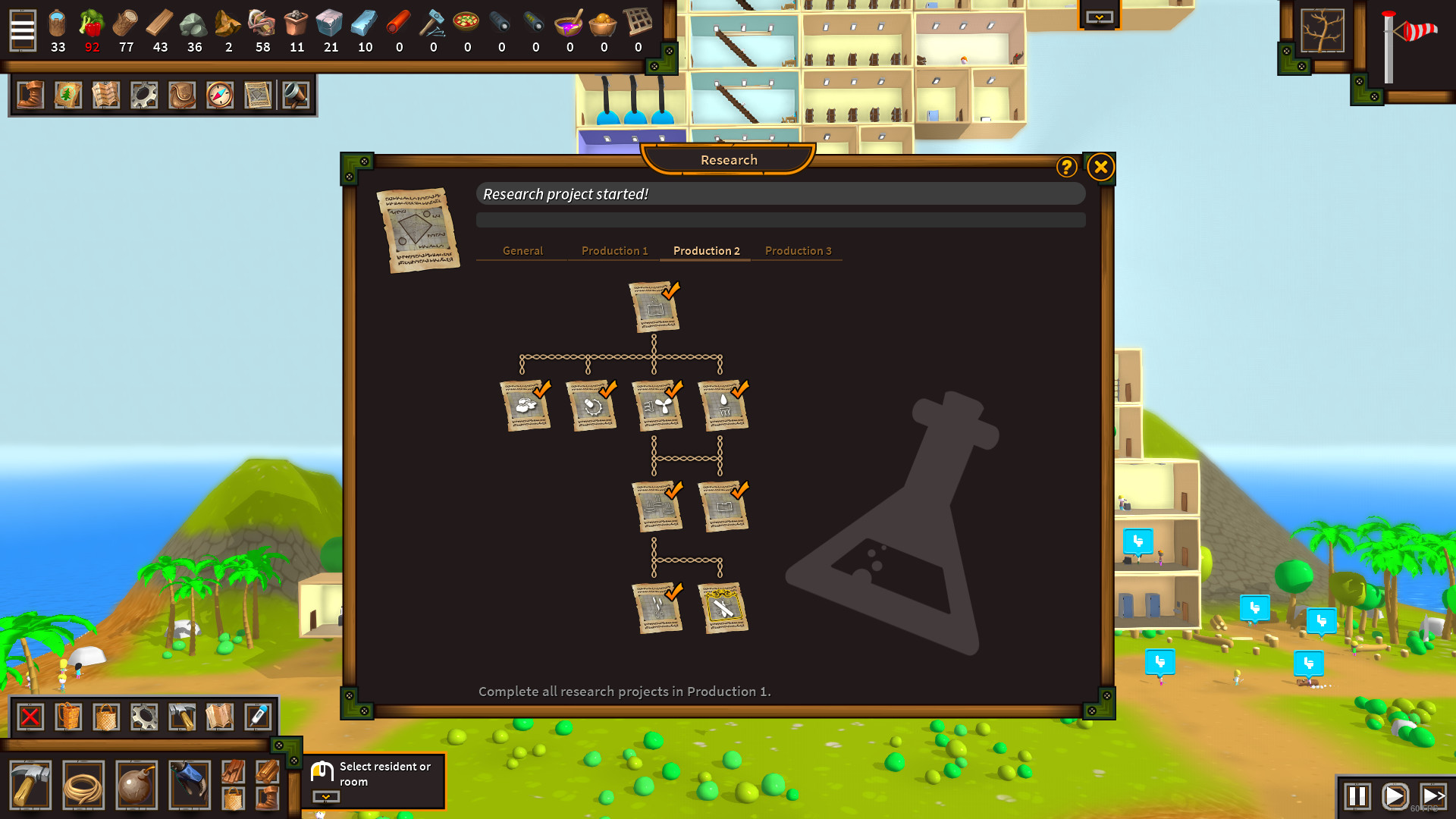Viewport: 1456px width, 819px height.
Task: Select the thermometer tool
Action: [x=258, y=717]
